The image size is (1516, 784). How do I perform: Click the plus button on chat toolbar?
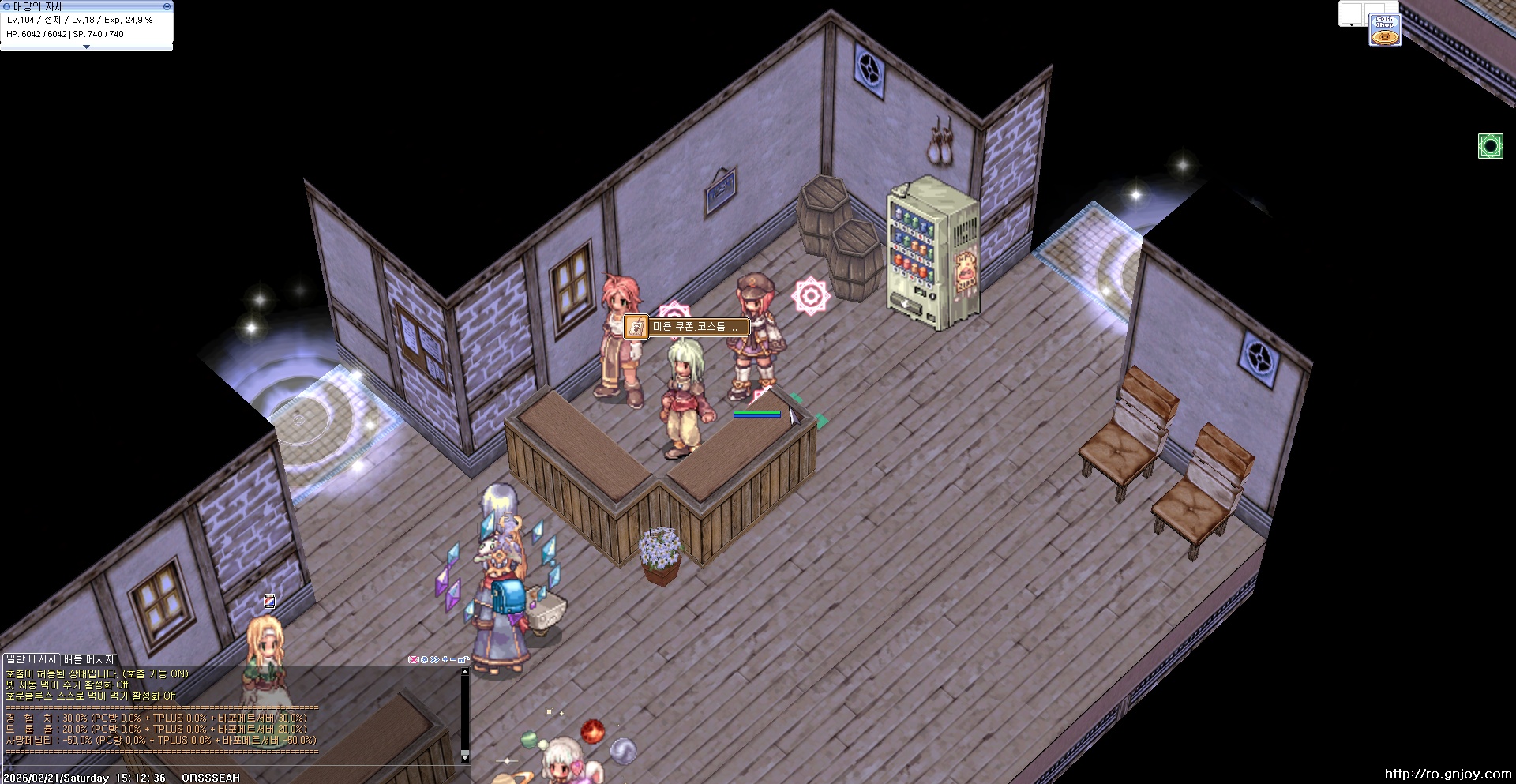pos(445,659)
